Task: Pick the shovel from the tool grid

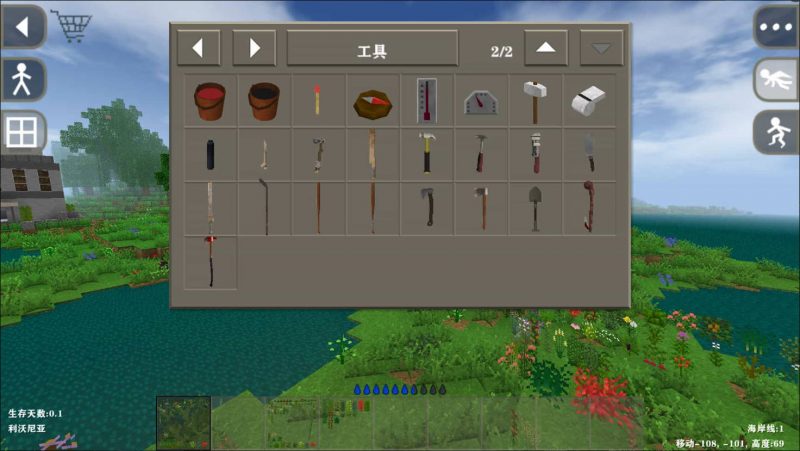Action: coord(535,208)
